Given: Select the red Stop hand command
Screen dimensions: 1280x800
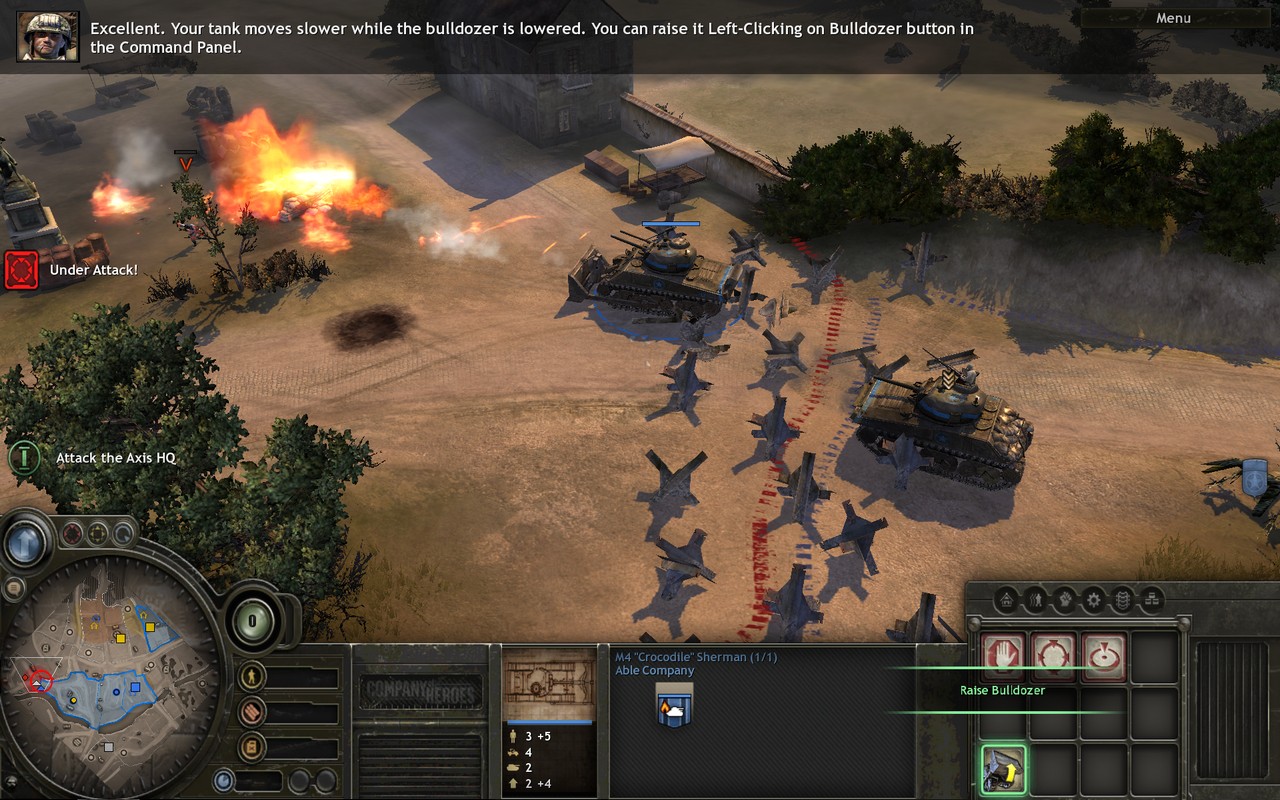Looking at the screenshot, I should tap(1003, 658).
